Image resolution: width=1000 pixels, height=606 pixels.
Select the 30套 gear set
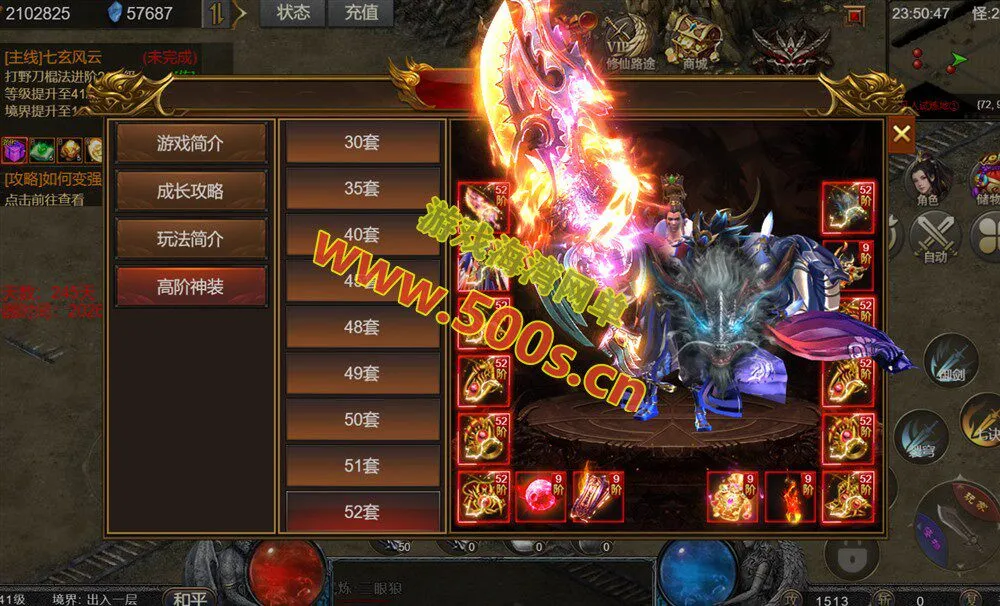pos(362,142)
